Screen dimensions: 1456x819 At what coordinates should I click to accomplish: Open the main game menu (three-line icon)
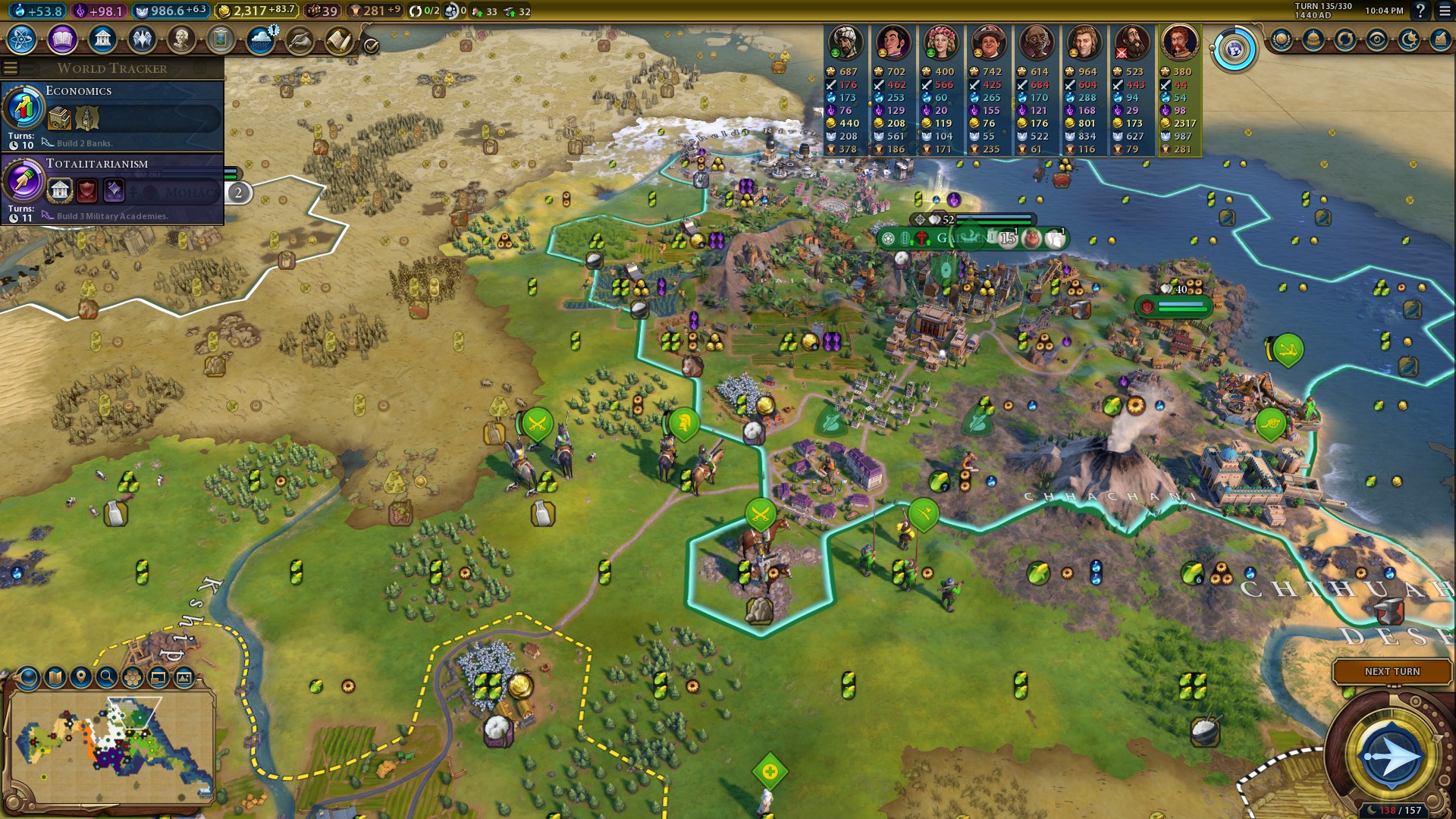coord(1444,11)
